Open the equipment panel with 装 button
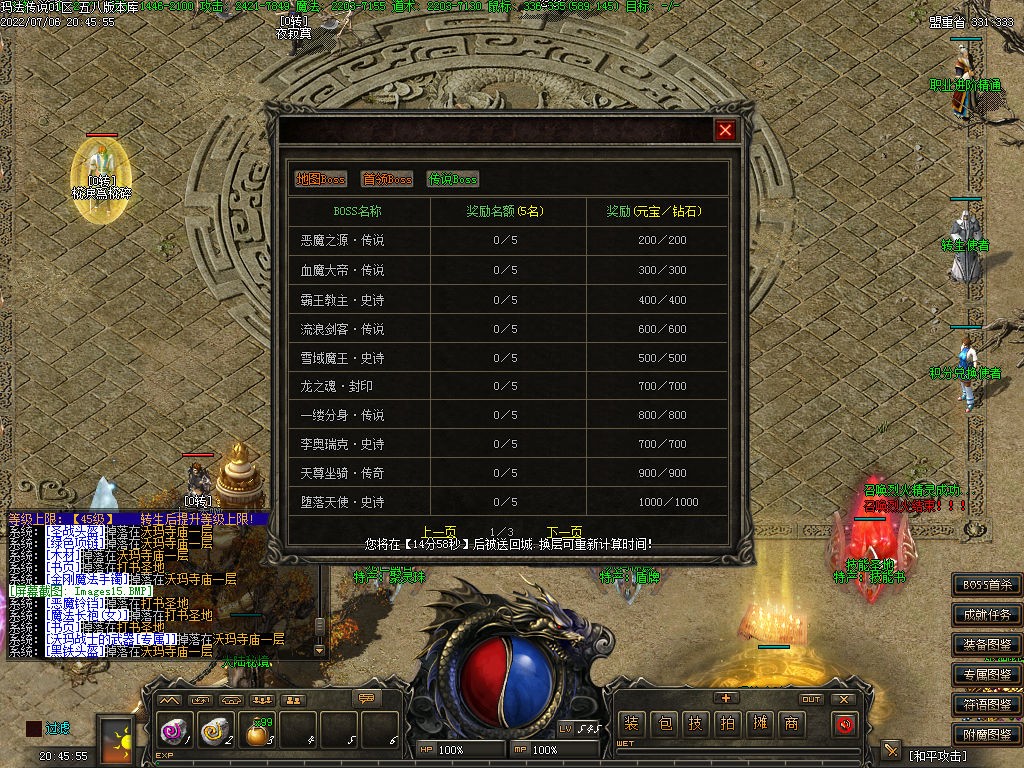 pos(631,724)
